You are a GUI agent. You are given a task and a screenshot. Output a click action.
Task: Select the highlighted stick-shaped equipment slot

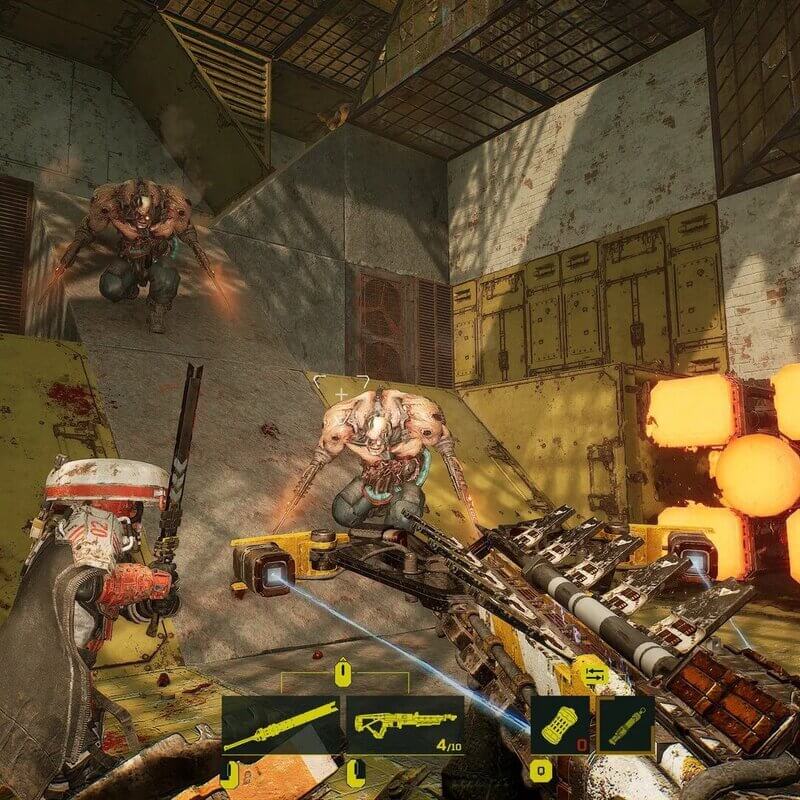(626, 722)
